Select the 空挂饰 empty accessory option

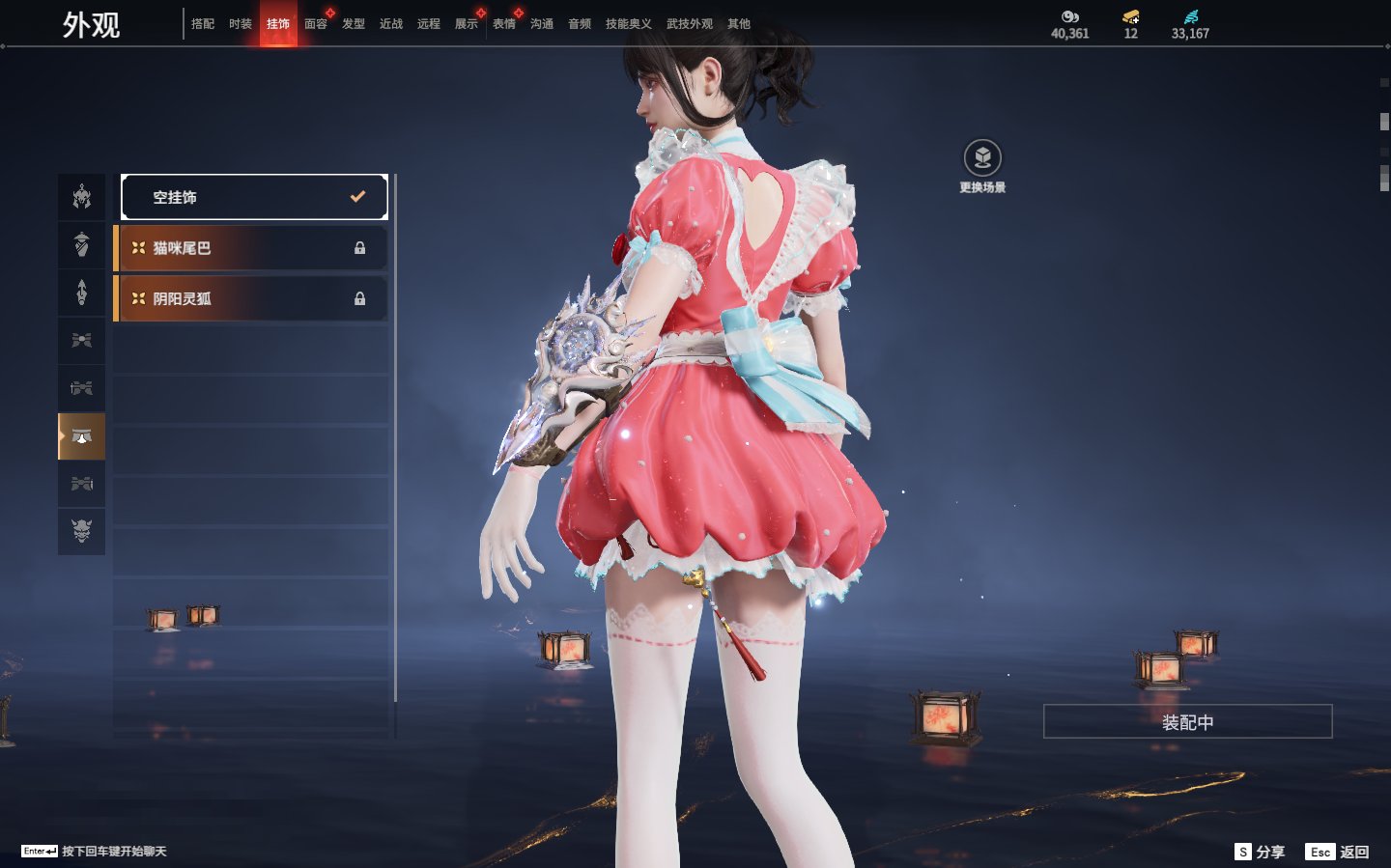(x=254, y=197)
